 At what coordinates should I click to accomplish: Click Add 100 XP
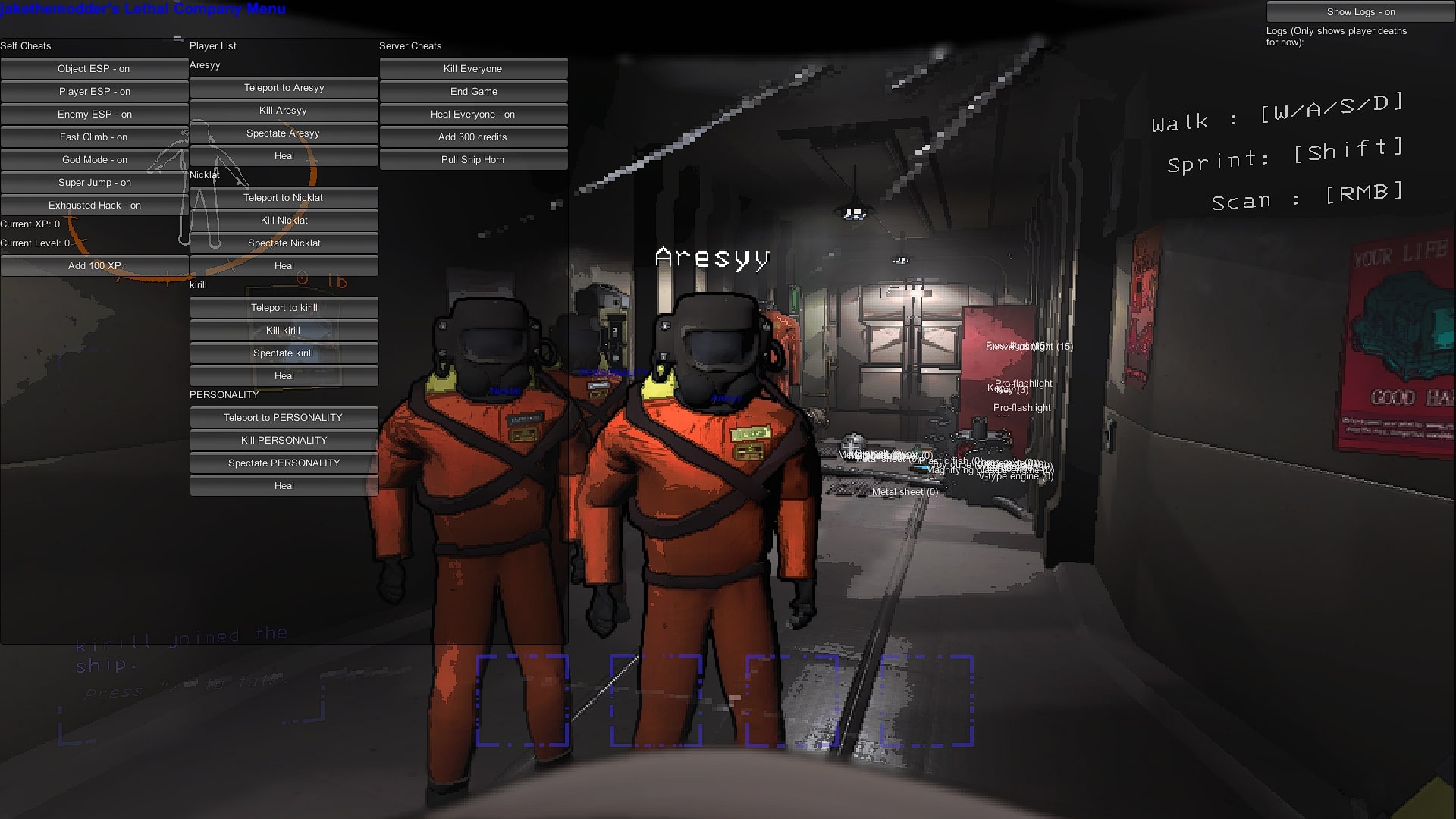point(94,266)
